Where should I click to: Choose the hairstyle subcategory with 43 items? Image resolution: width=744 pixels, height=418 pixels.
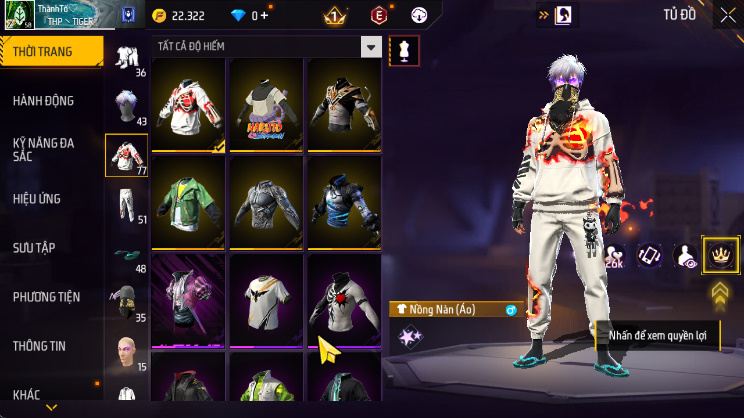[x=126, y=105]
